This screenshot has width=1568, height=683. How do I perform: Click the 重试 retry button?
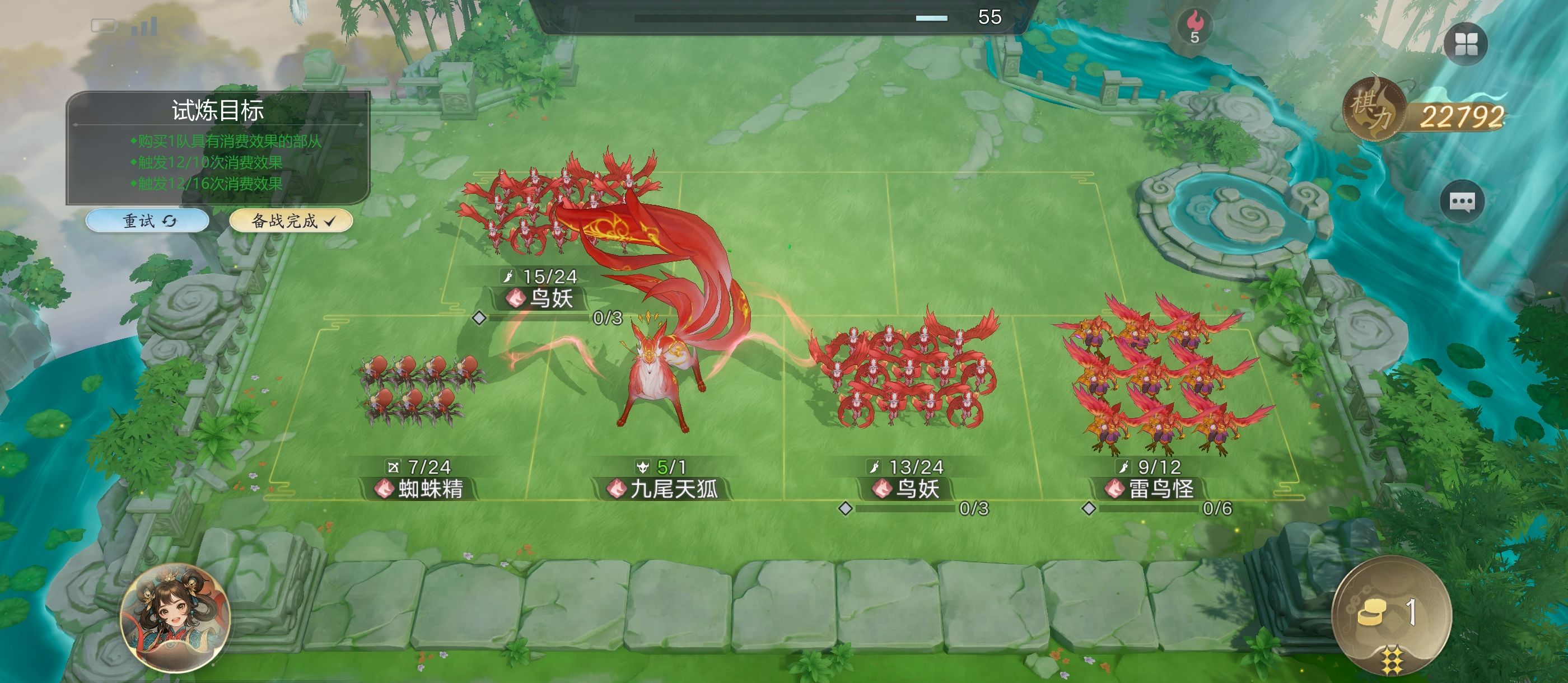tap(148, 221)
